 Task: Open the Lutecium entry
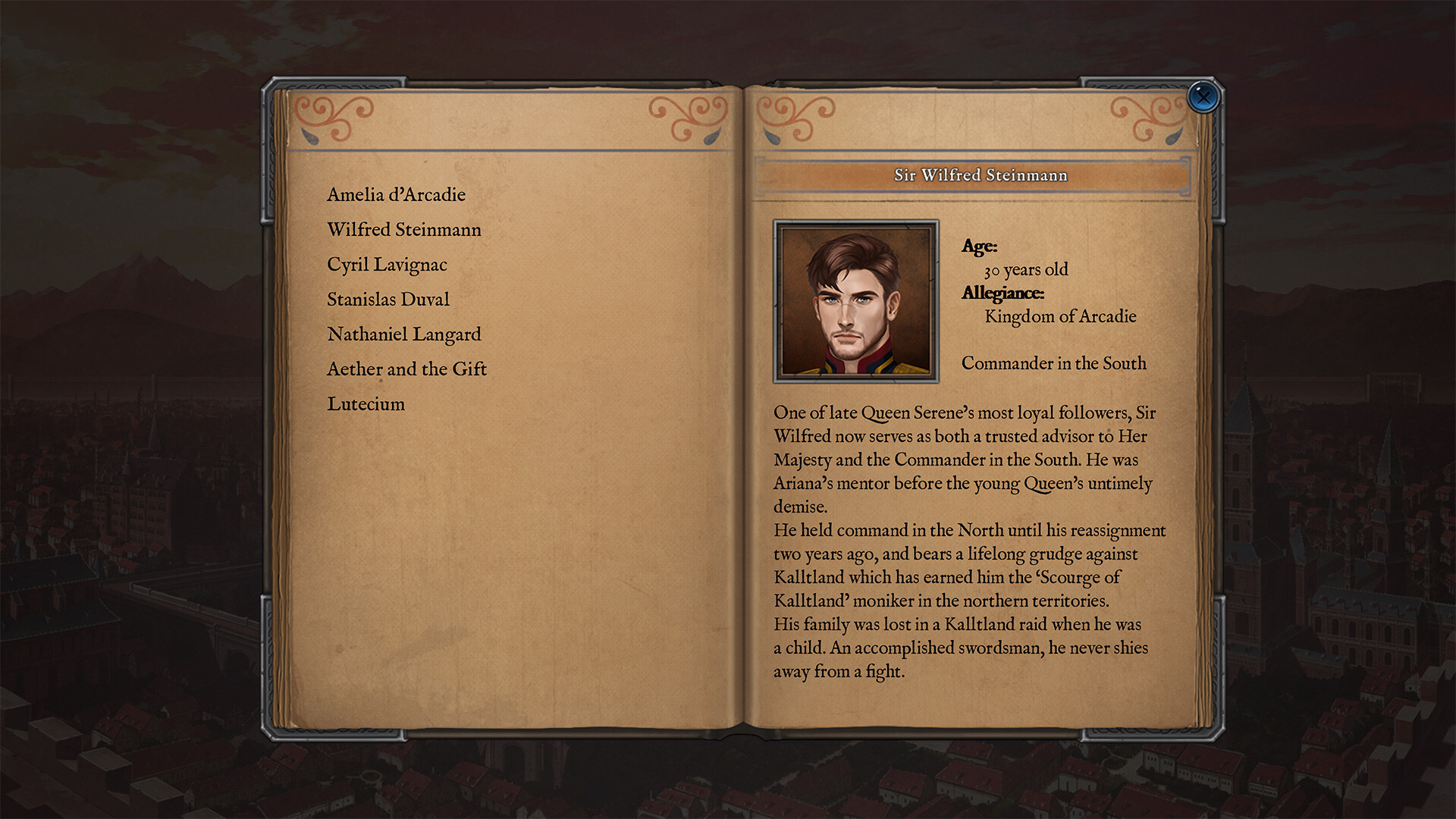[365, 404]
